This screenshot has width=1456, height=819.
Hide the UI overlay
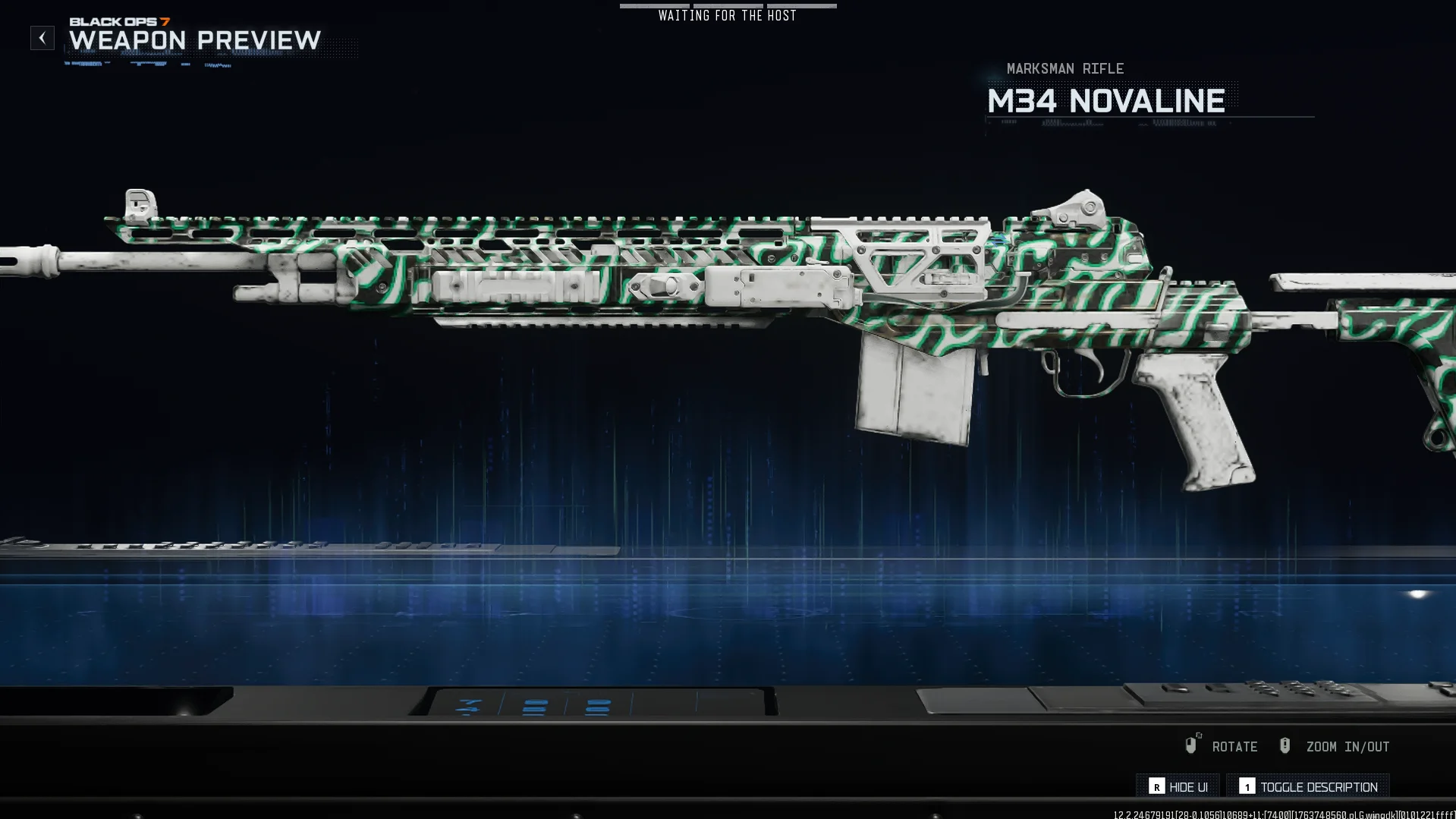coord(1178,786)
